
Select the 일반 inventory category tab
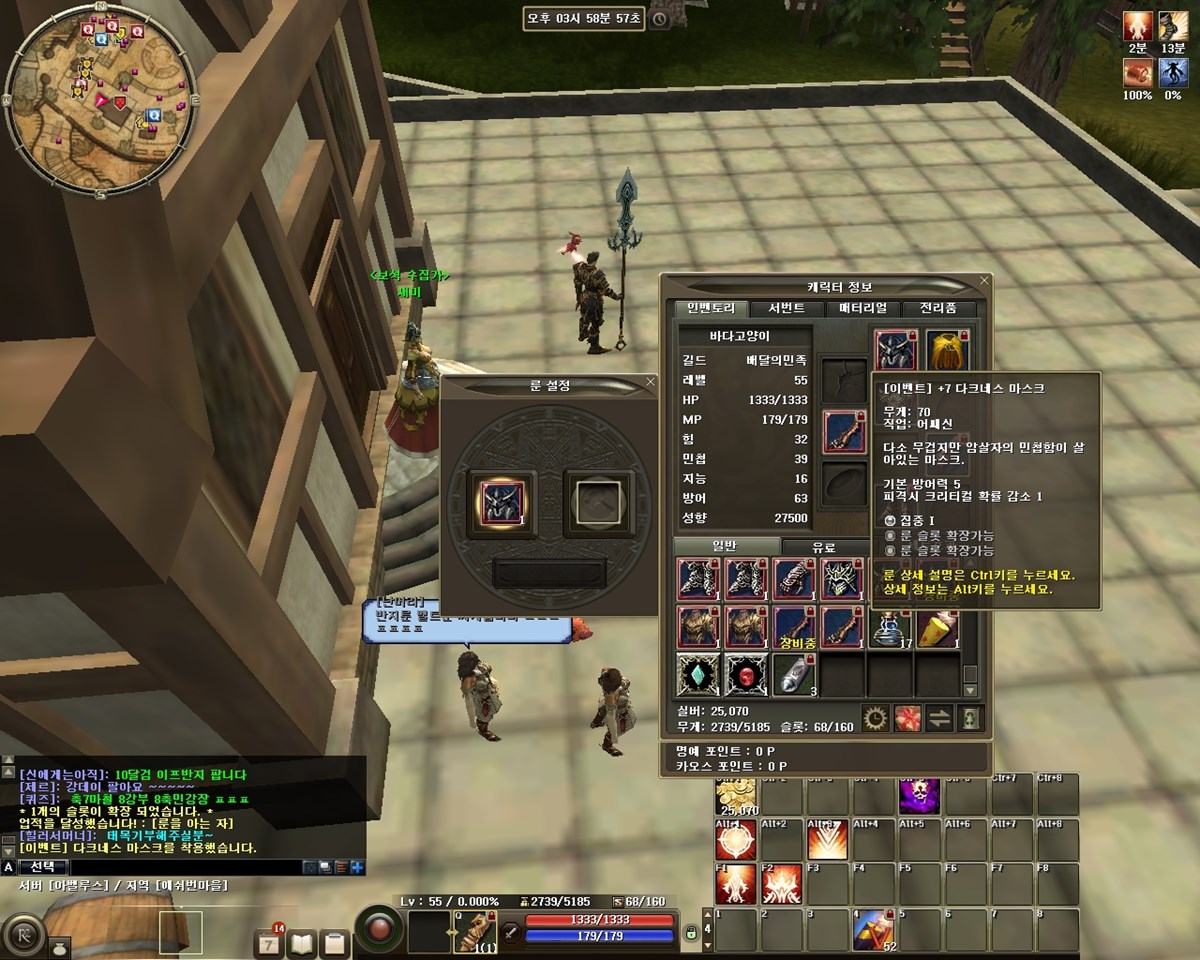tap(725, 546)
